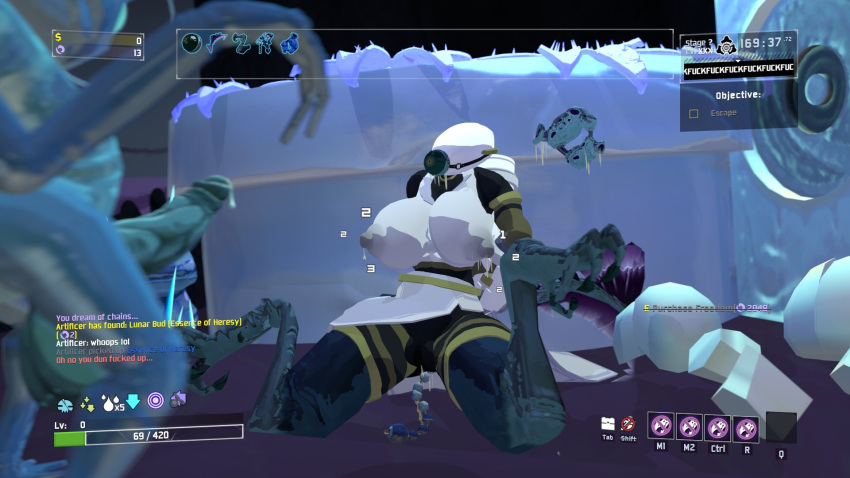Image resolution: width=850 pixels, height=478 pixels.
Task: Select the cyan down-arrow debuff icon
Action: tap(133, 402)
